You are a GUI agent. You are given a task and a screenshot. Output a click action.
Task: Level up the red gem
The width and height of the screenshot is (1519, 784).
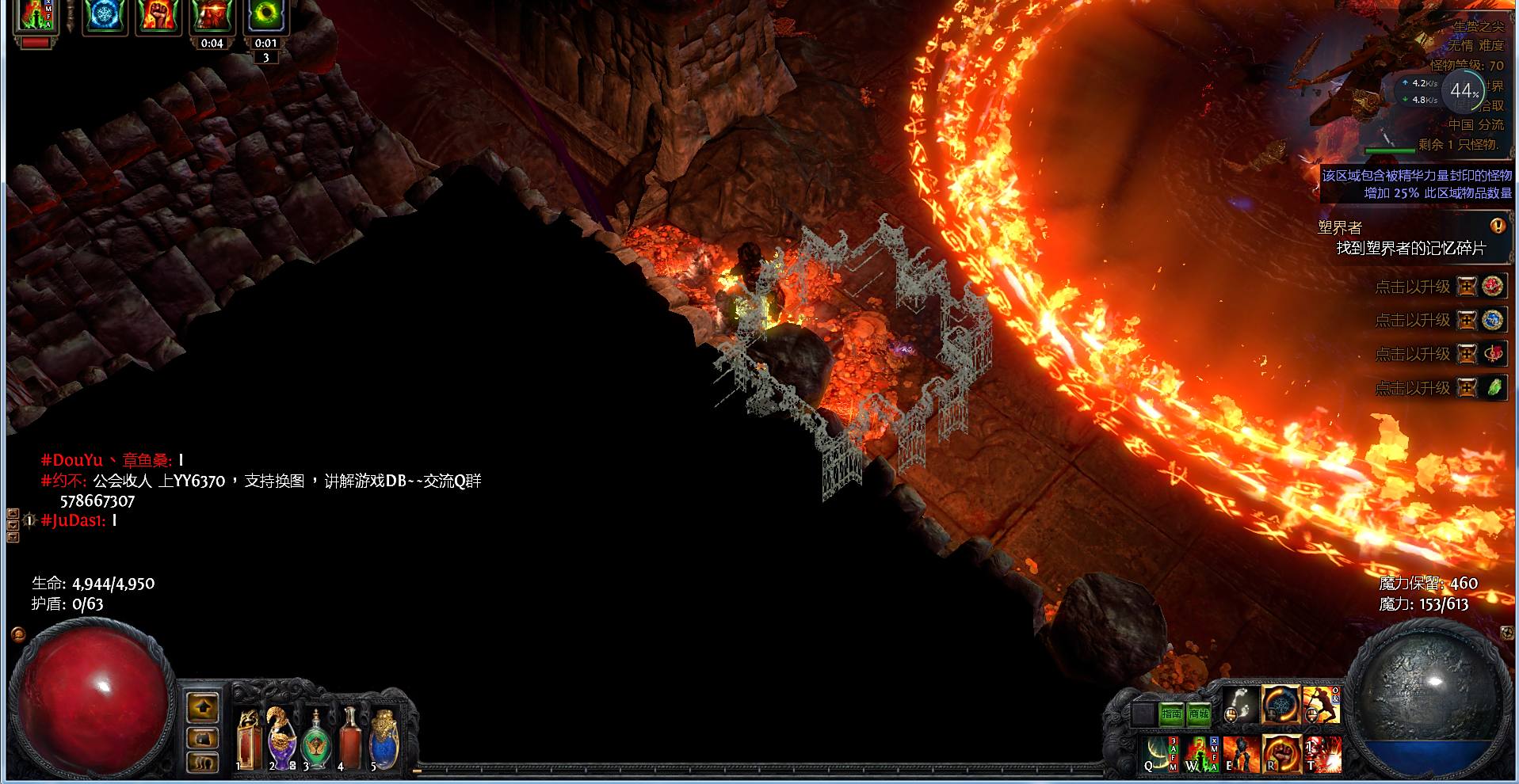(x=1468, y=286)
